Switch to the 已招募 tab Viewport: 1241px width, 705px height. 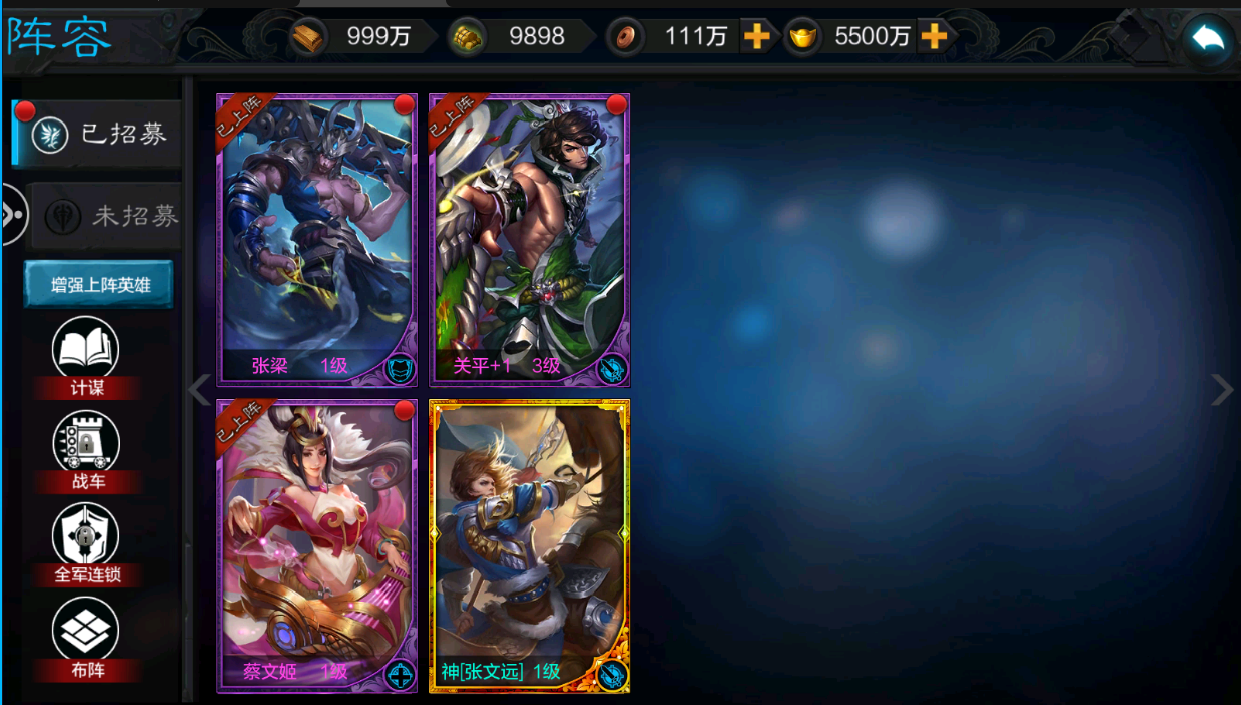[100, 134]
